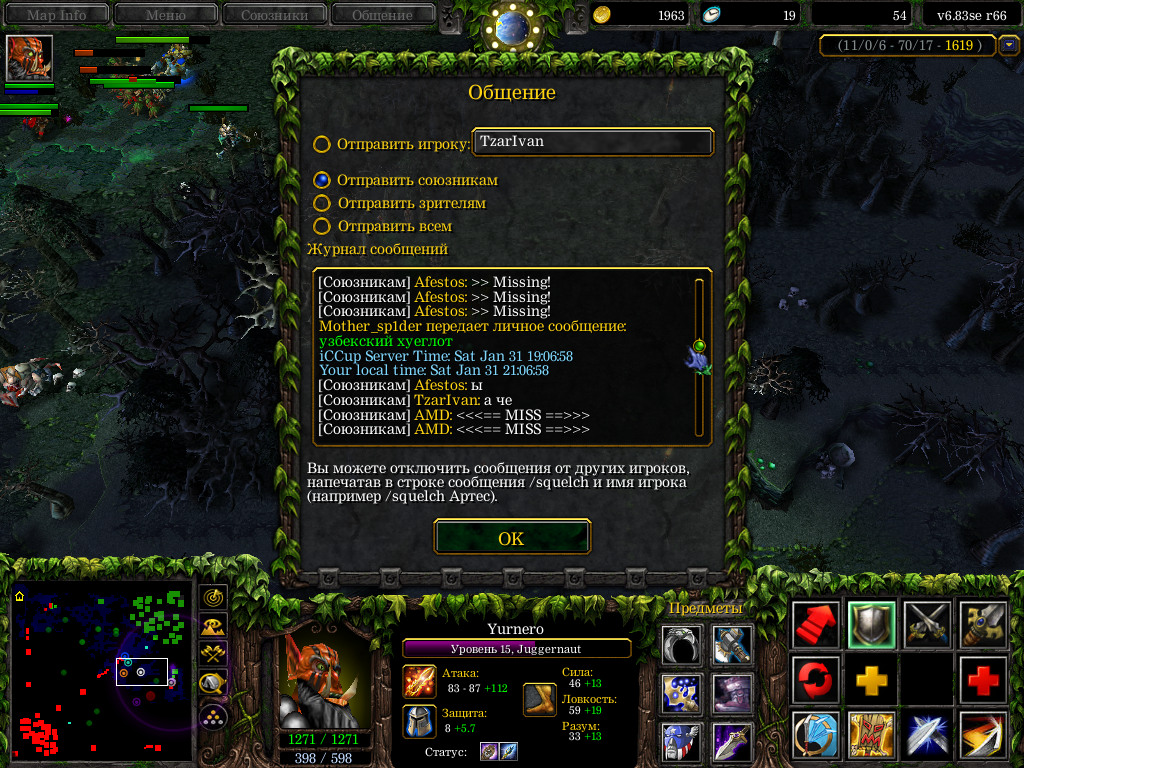The image size is (1152, 768).
Task: Open the Союзники allies panel
Action: point(273,15)
